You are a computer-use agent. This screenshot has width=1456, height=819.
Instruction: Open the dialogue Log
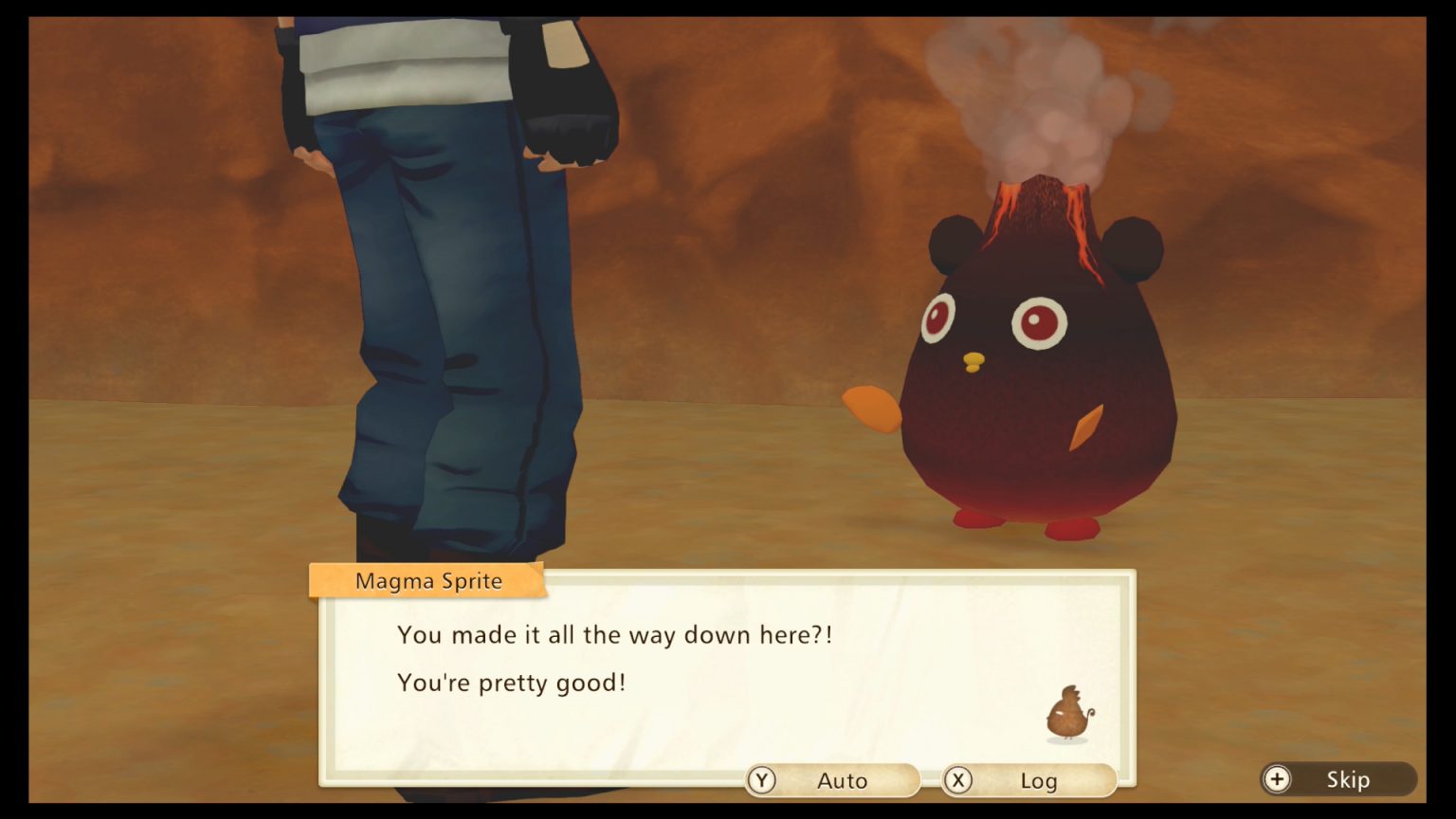point(1028,780)
